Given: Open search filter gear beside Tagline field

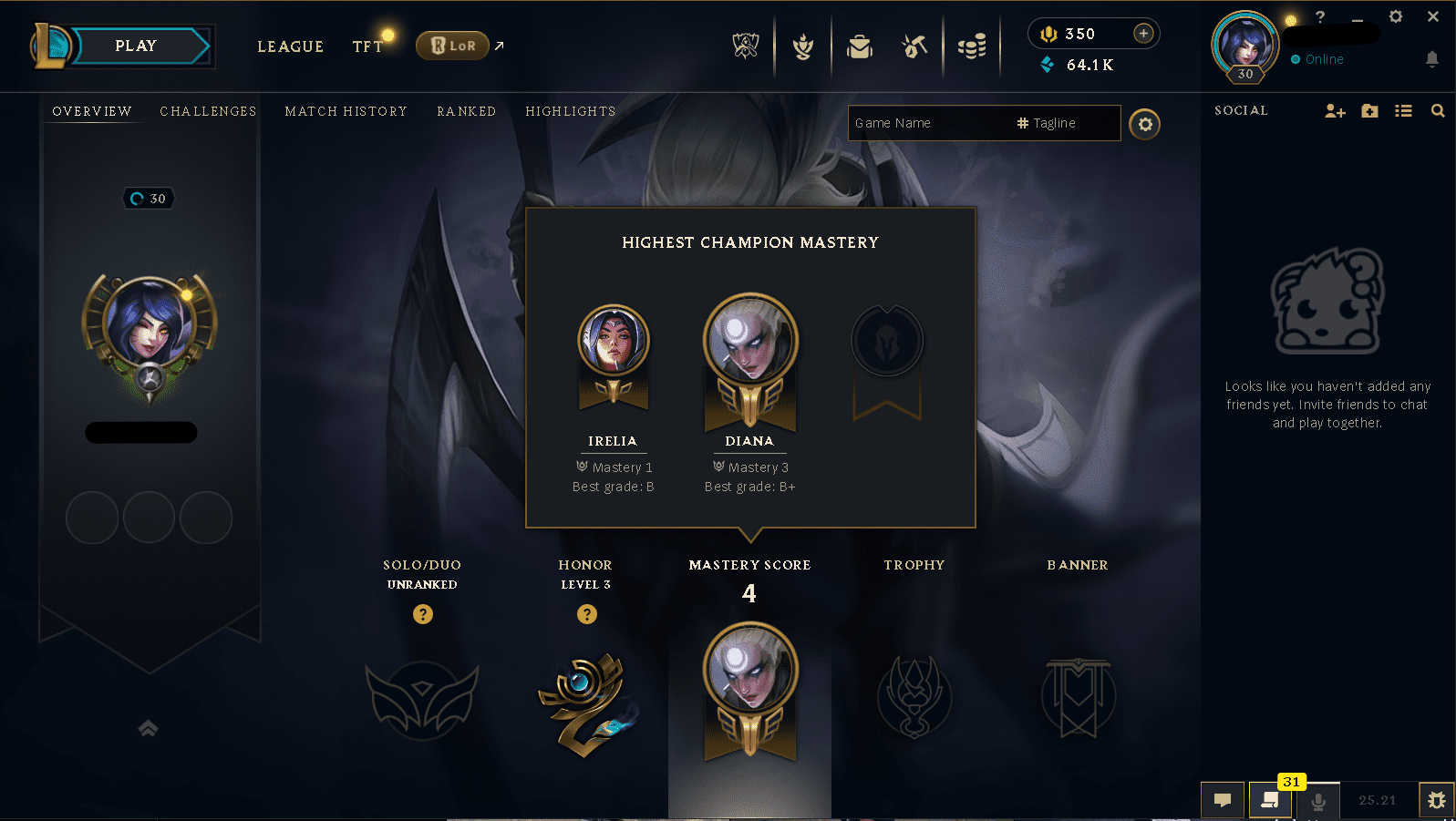Looking at the screenshot, I should coord(1145,124).
